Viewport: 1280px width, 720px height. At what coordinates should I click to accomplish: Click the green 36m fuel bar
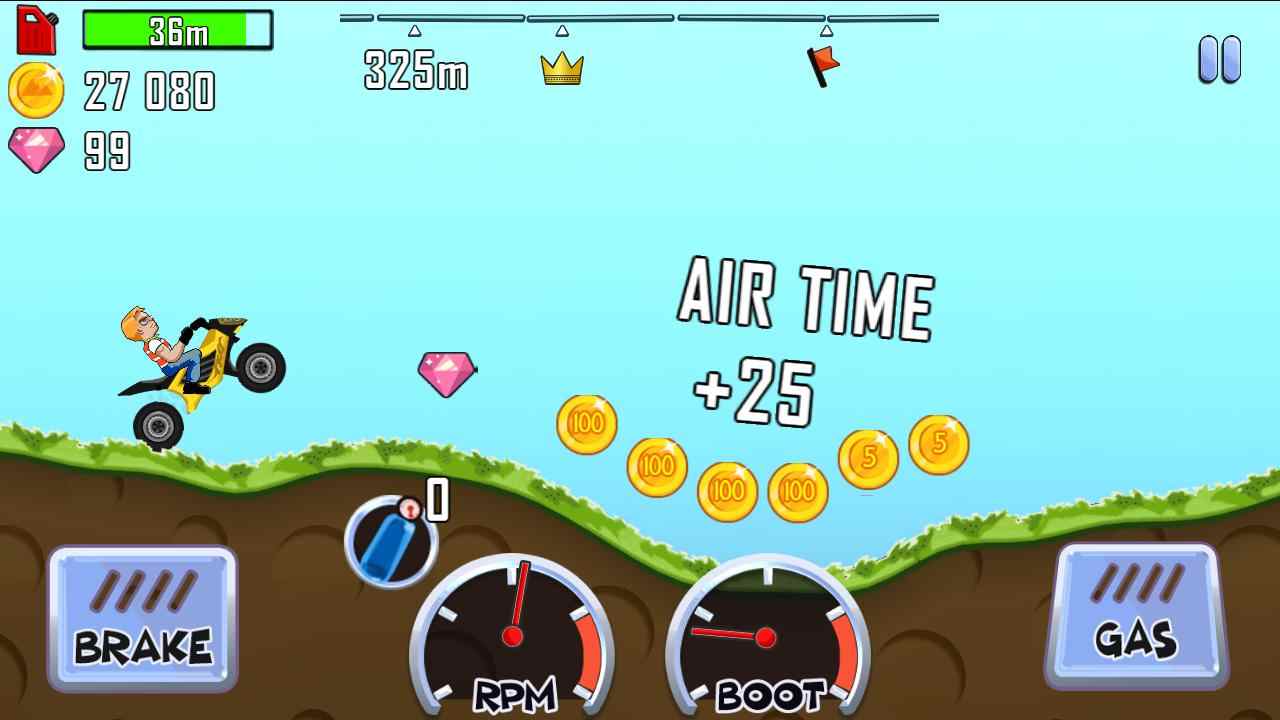point(178,31)
